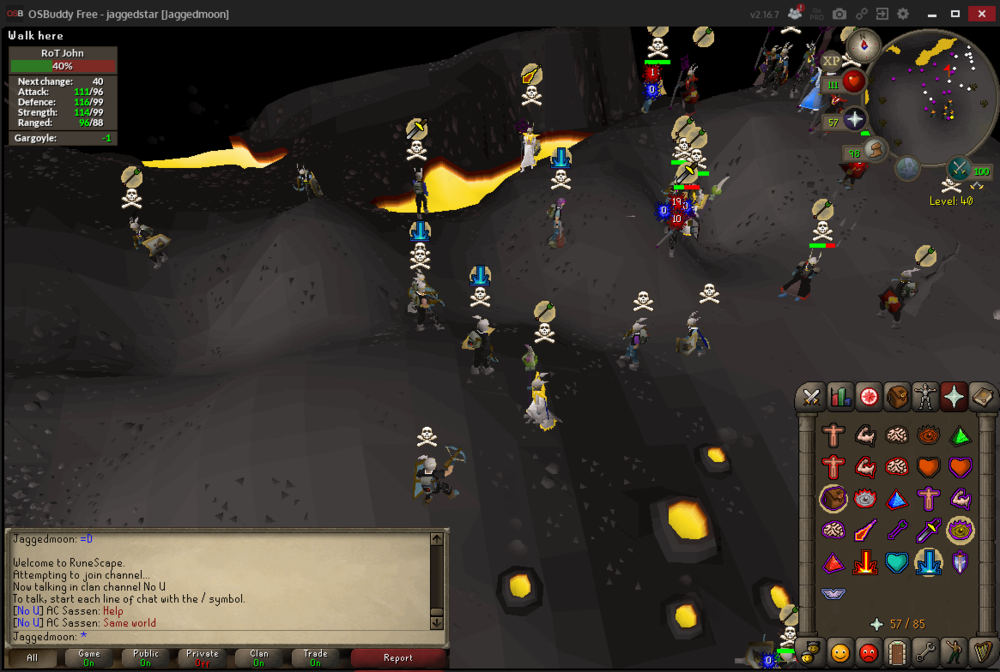
Task: Toggle the XP drops orb
Action: tap(831, 61)
